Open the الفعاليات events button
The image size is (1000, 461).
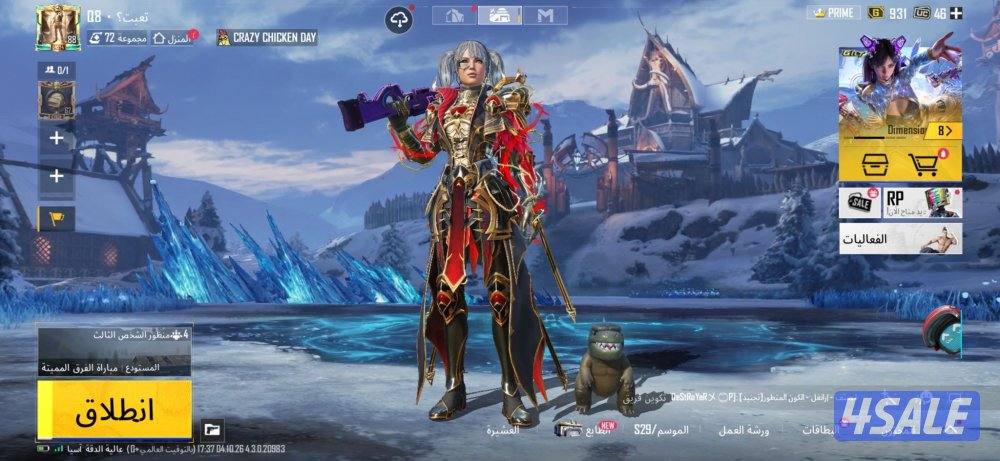click(900, 239)
